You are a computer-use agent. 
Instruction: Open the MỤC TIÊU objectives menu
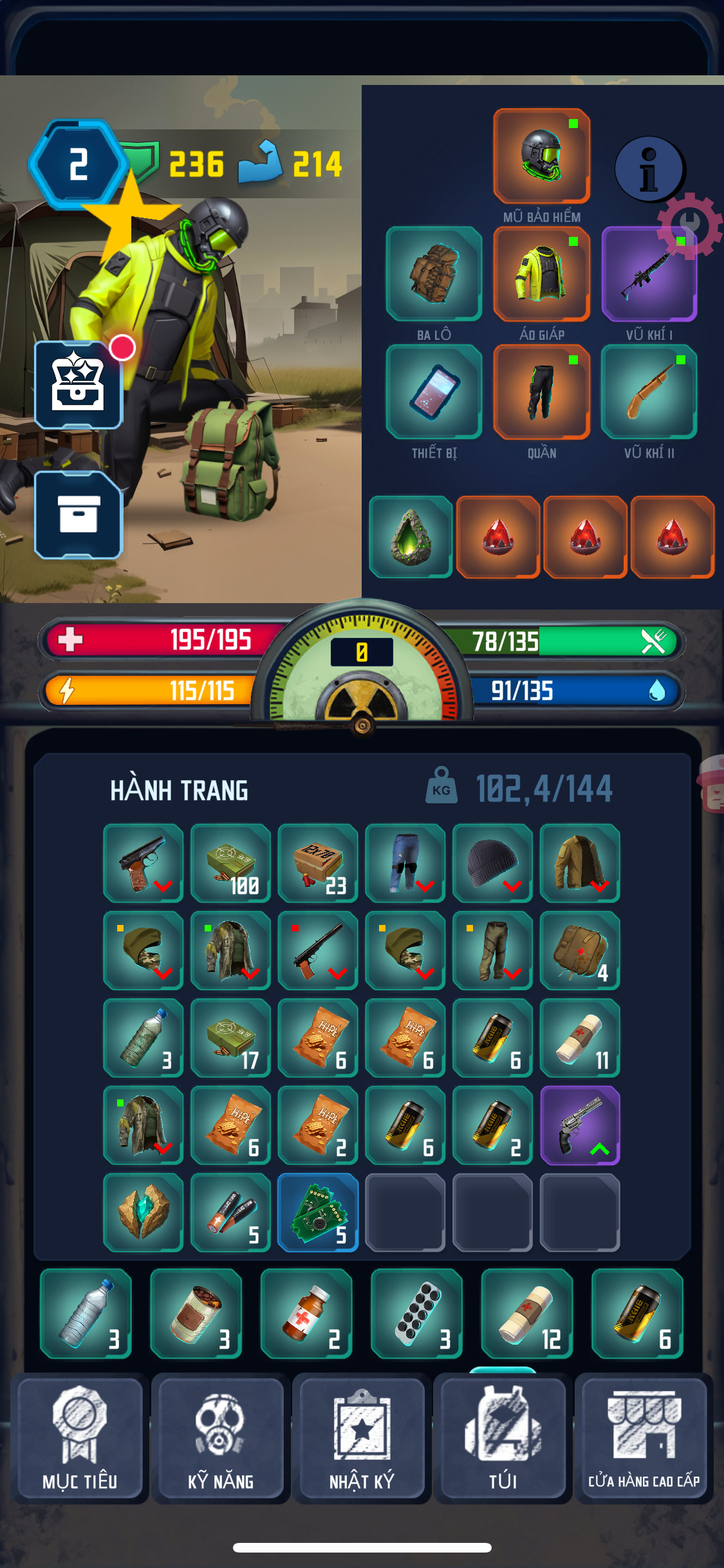80,1439
